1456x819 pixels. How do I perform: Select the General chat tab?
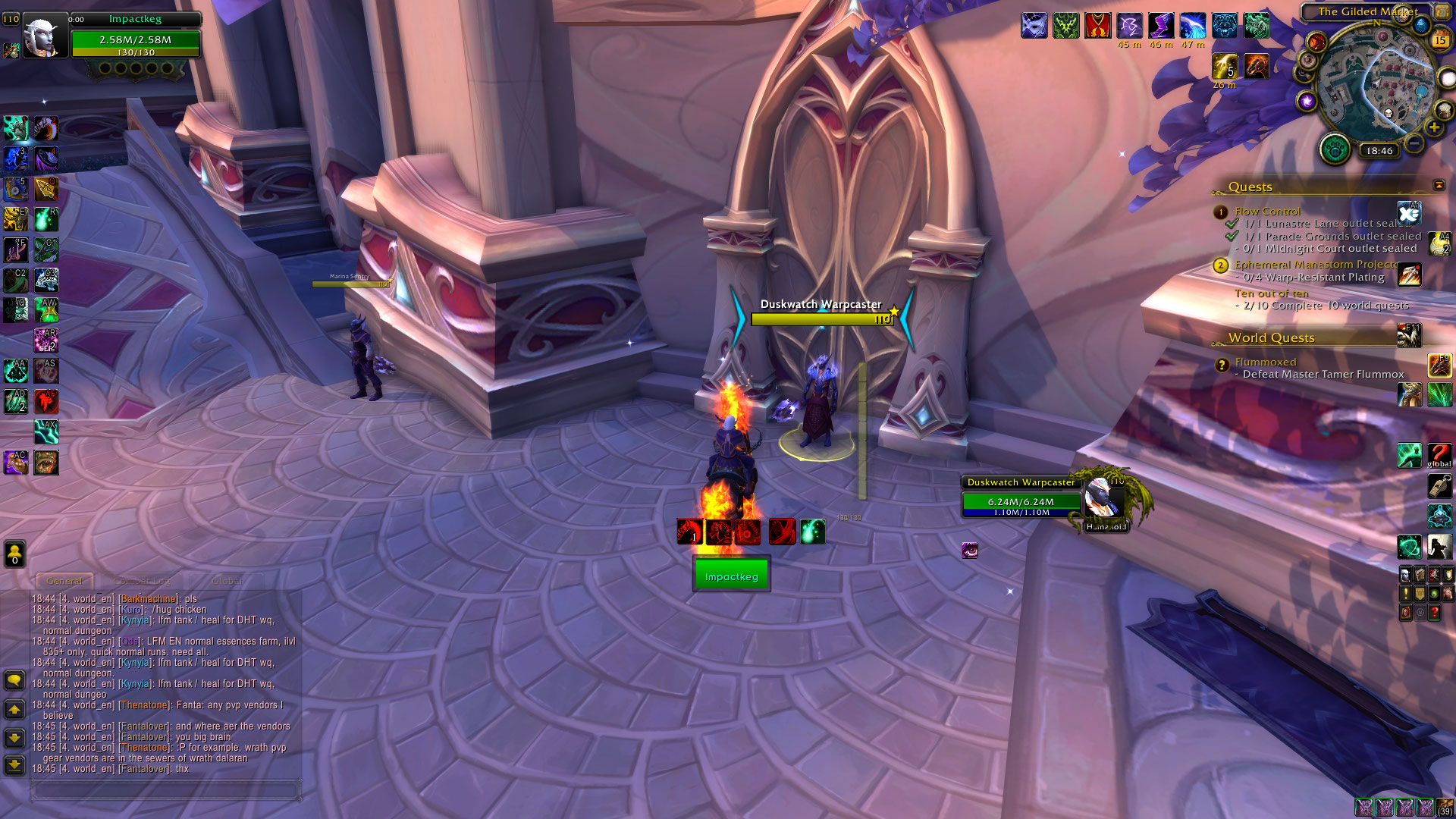64,581
